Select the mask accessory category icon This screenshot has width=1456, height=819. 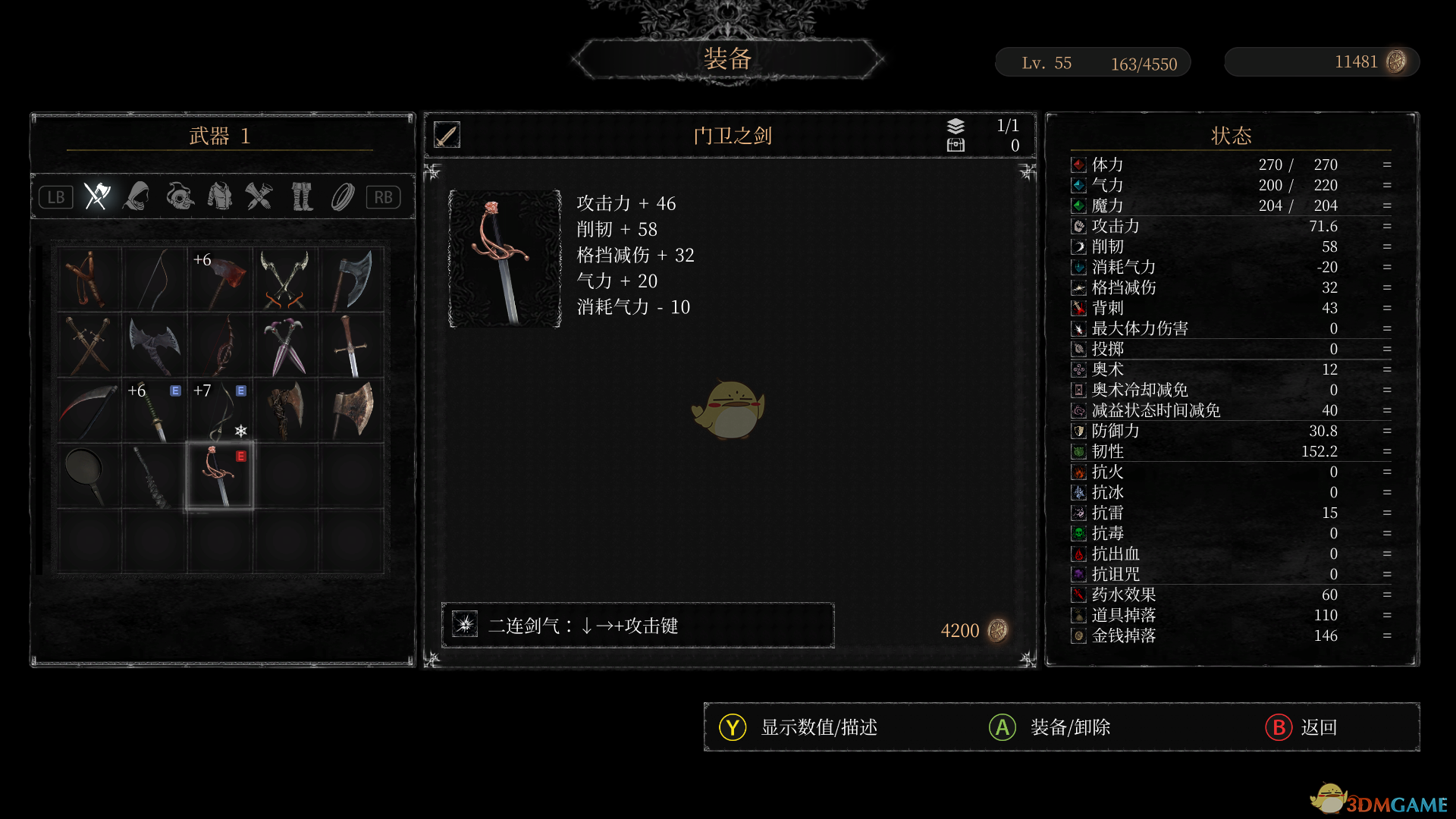point(179,196)
